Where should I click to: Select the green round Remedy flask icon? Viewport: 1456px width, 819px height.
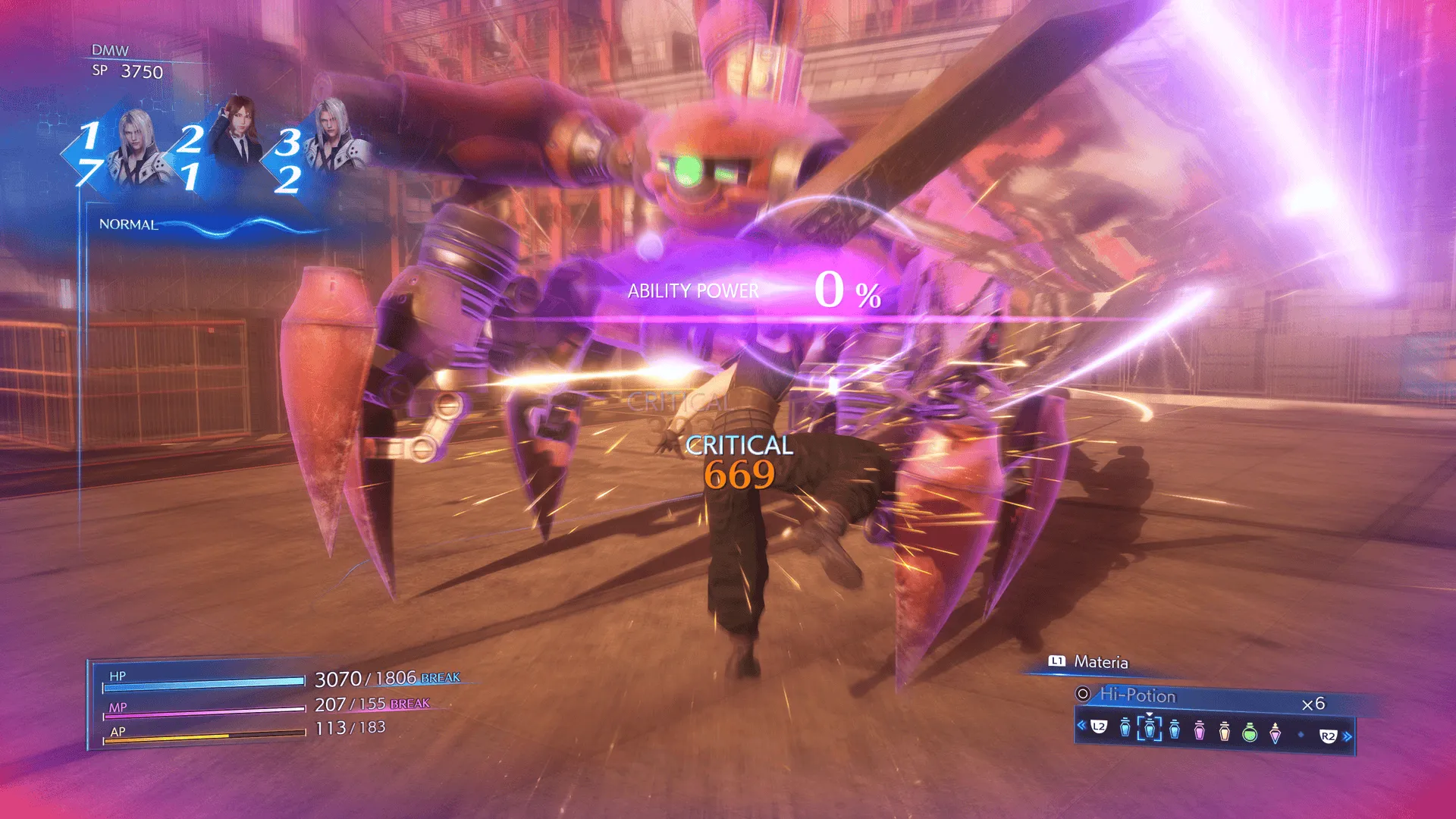pyautogui.click(x=1250, y=732)
